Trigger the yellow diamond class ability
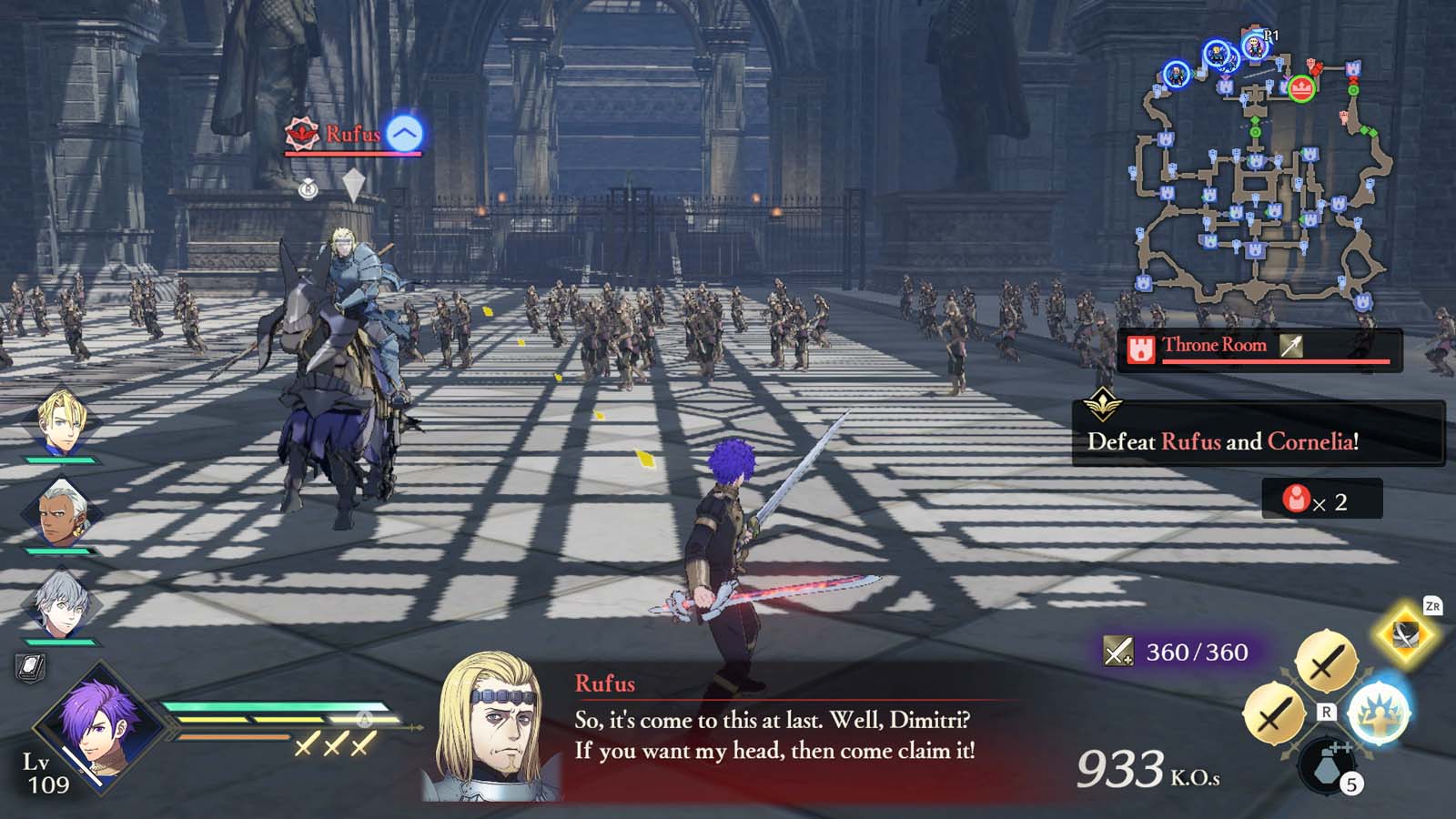Image resolution: width=1456 pixels, height=819 pixels. pyautogui.click(x=1406, y=633)
